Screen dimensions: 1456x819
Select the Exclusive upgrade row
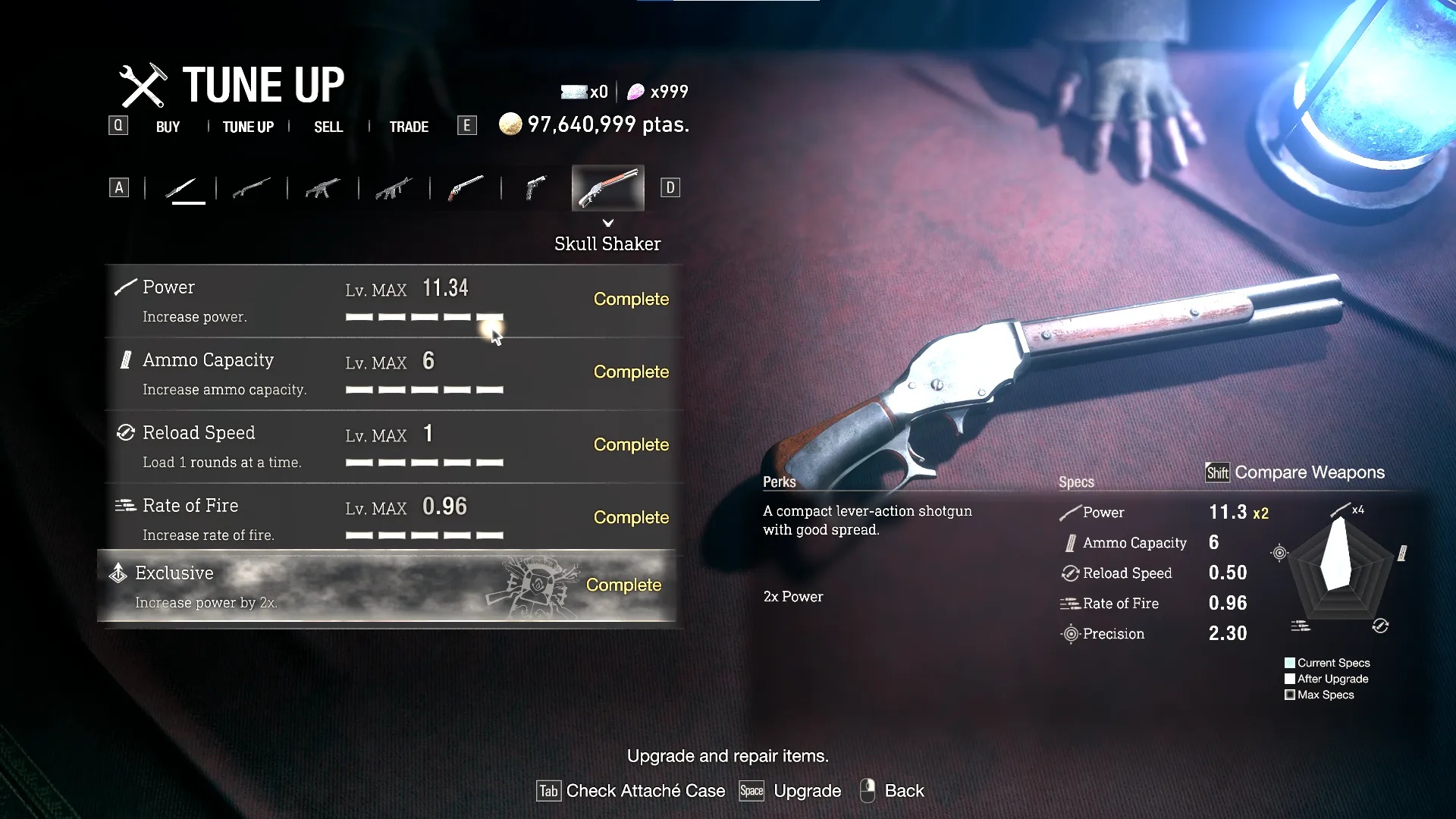click(x=387, y=586)
